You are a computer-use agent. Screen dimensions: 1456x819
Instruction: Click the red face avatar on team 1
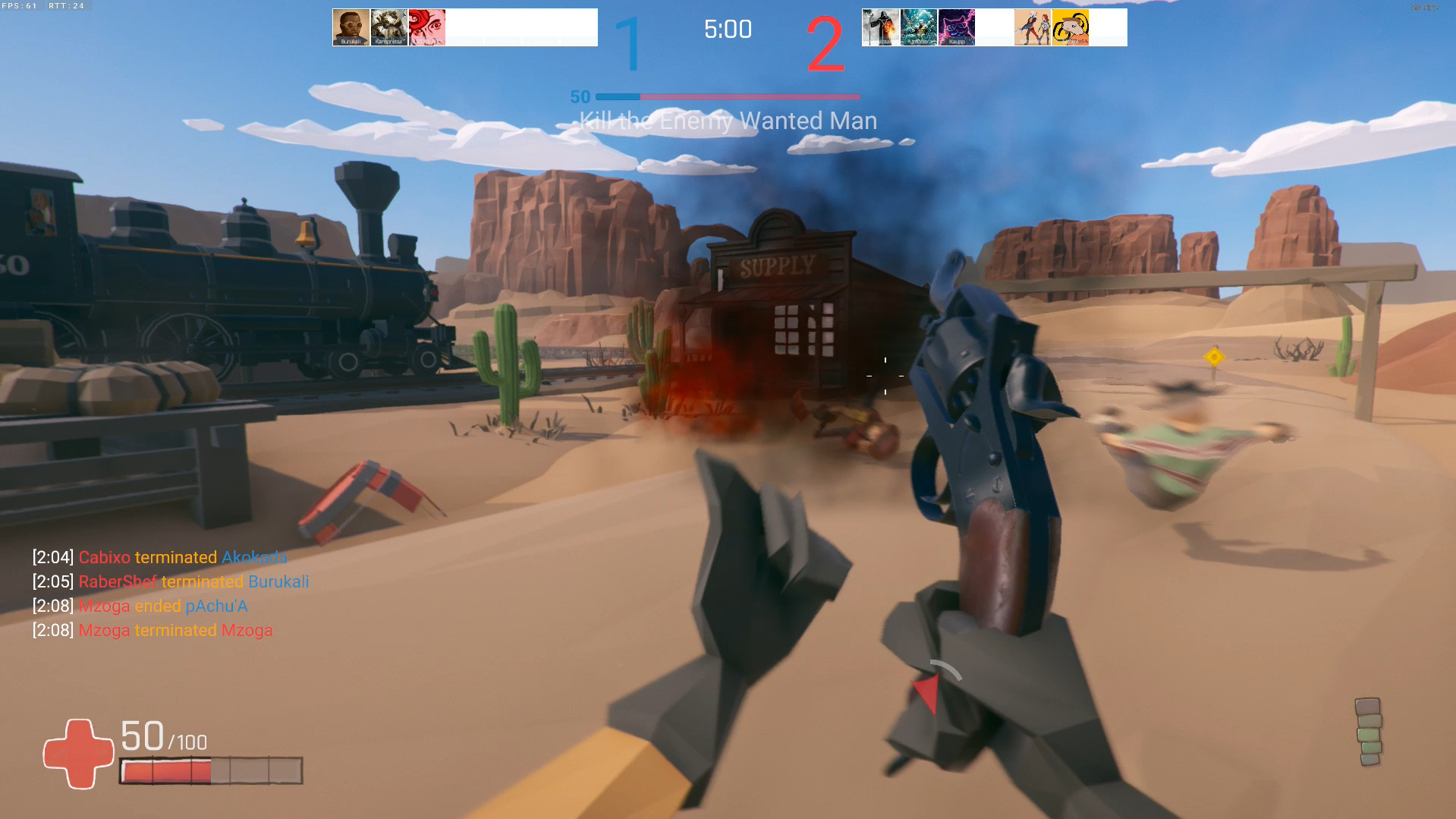[x=426, y=27]
